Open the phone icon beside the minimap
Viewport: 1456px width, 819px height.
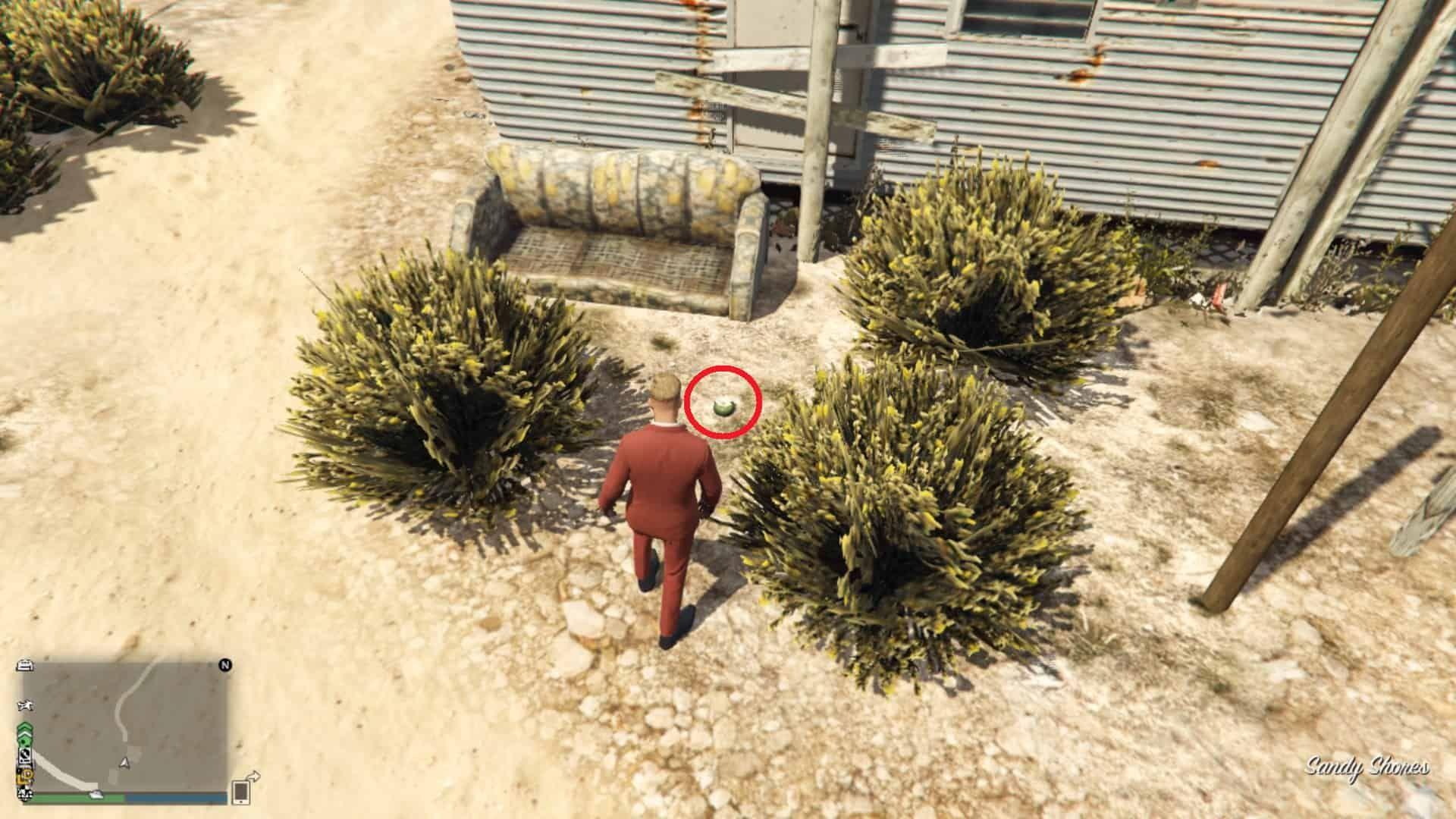pyautogui.click(x=241, y=792)
